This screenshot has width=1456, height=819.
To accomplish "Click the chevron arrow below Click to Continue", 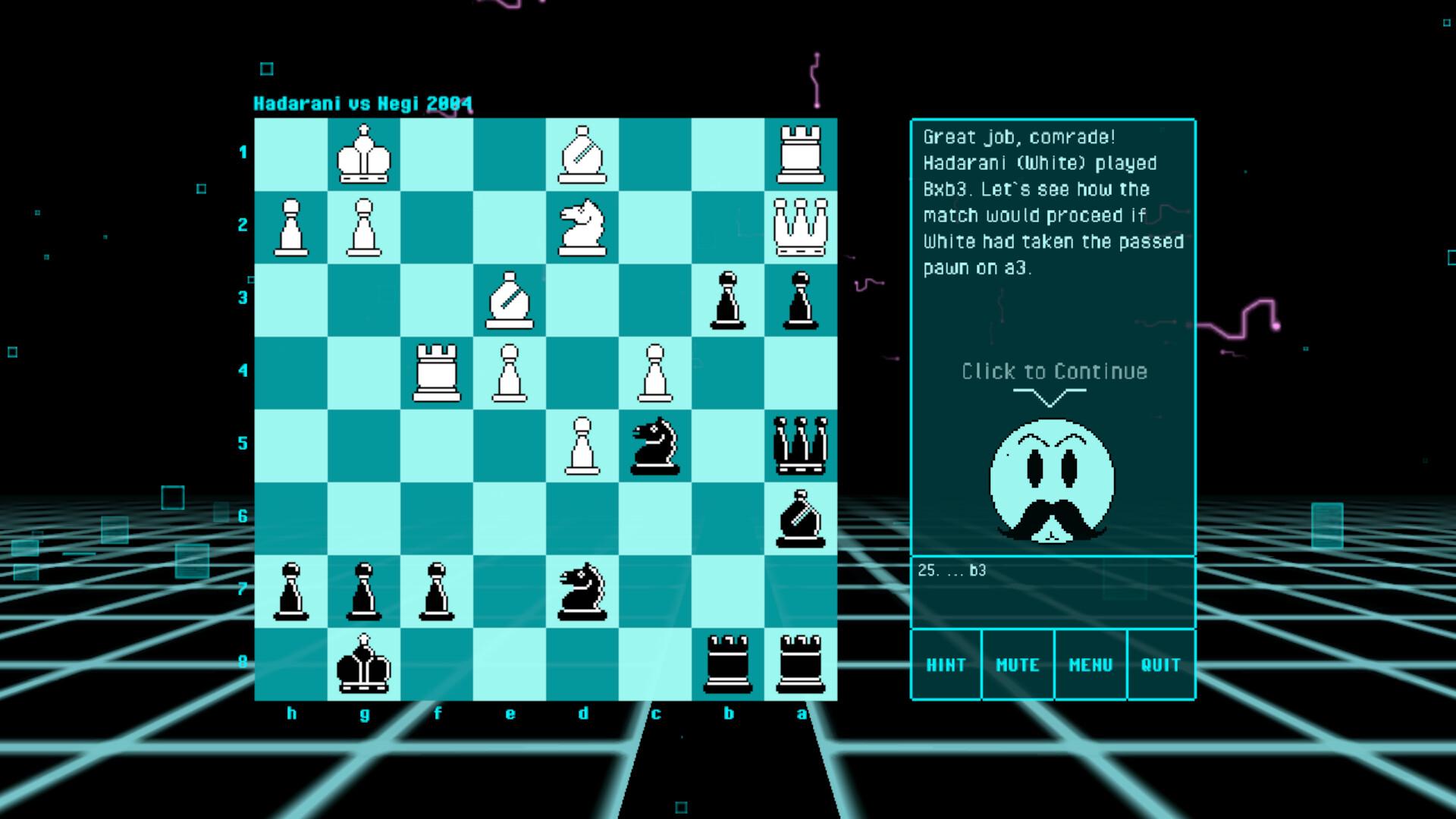I will (x=1050, y=396).
